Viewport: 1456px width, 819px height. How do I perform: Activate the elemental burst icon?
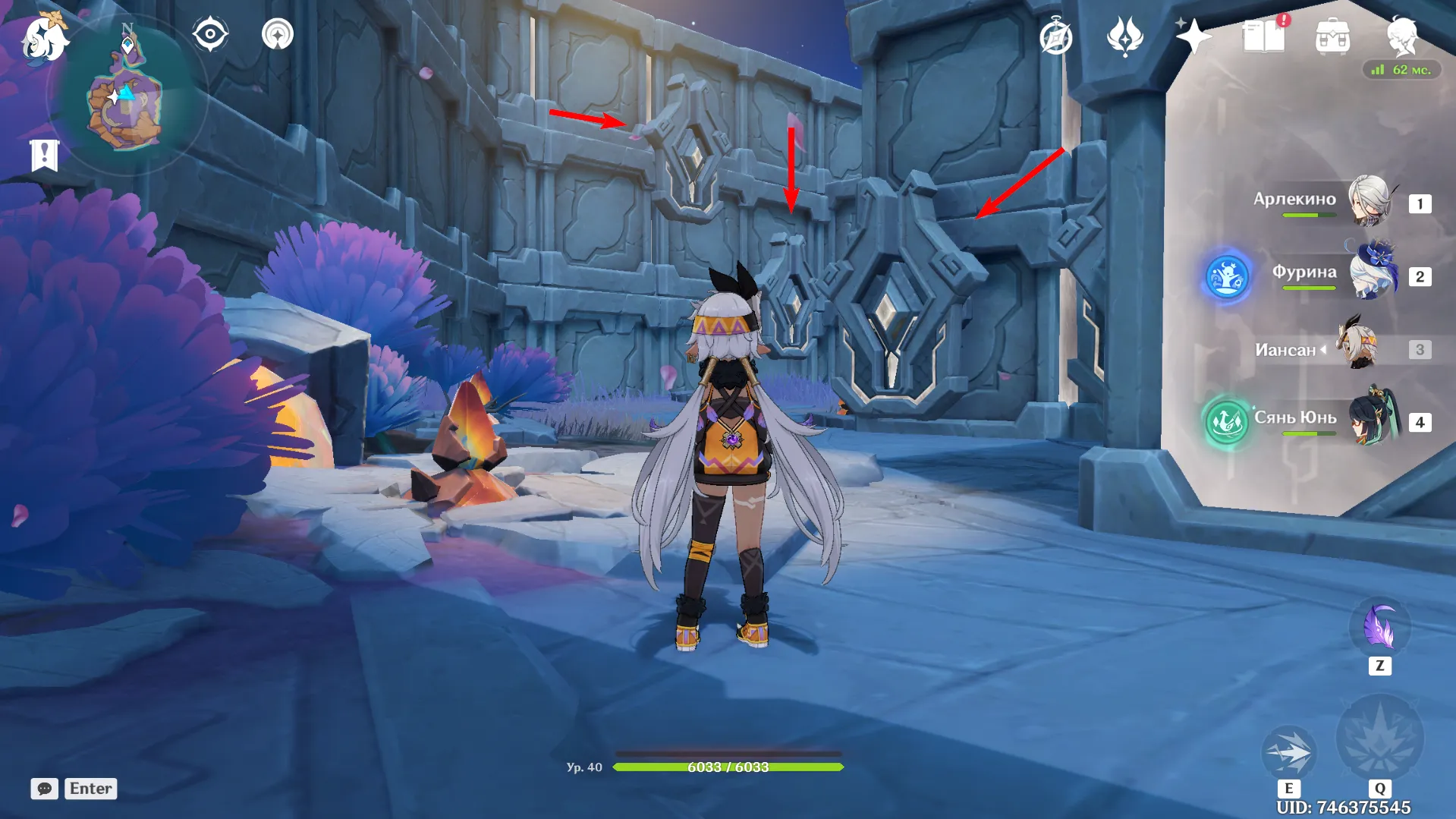(x=1379, y=738)
